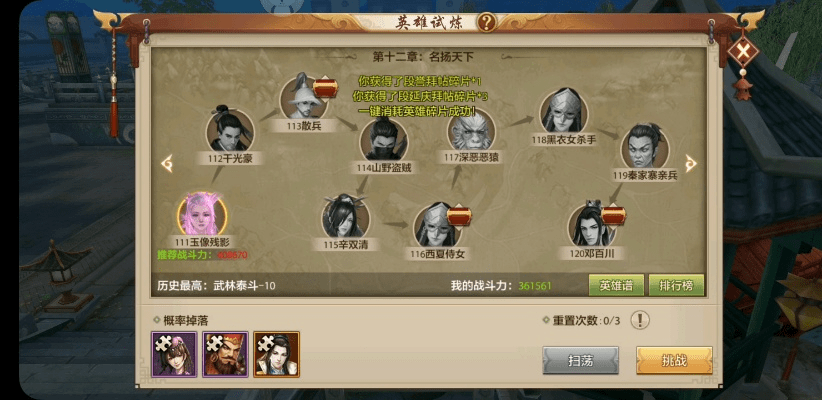Start the 挑战 challenge

point(674,359)
